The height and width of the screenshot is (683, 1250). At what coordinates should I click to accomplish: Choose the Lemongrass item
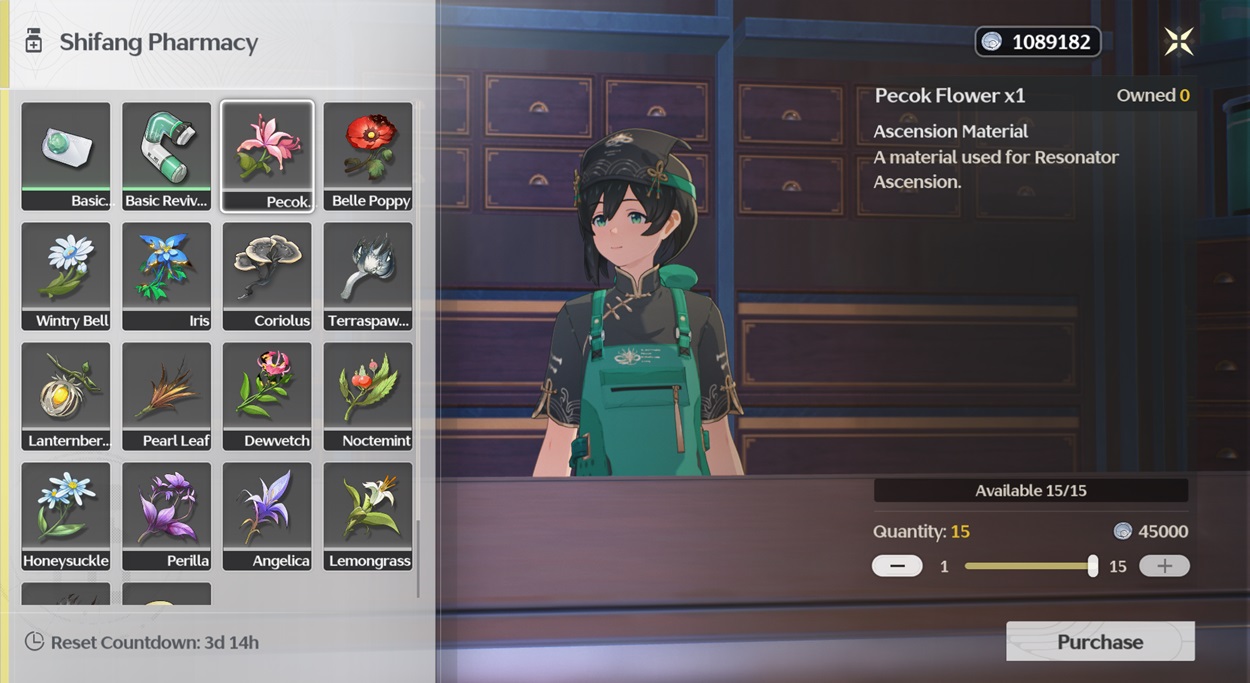tap(368, 515)
